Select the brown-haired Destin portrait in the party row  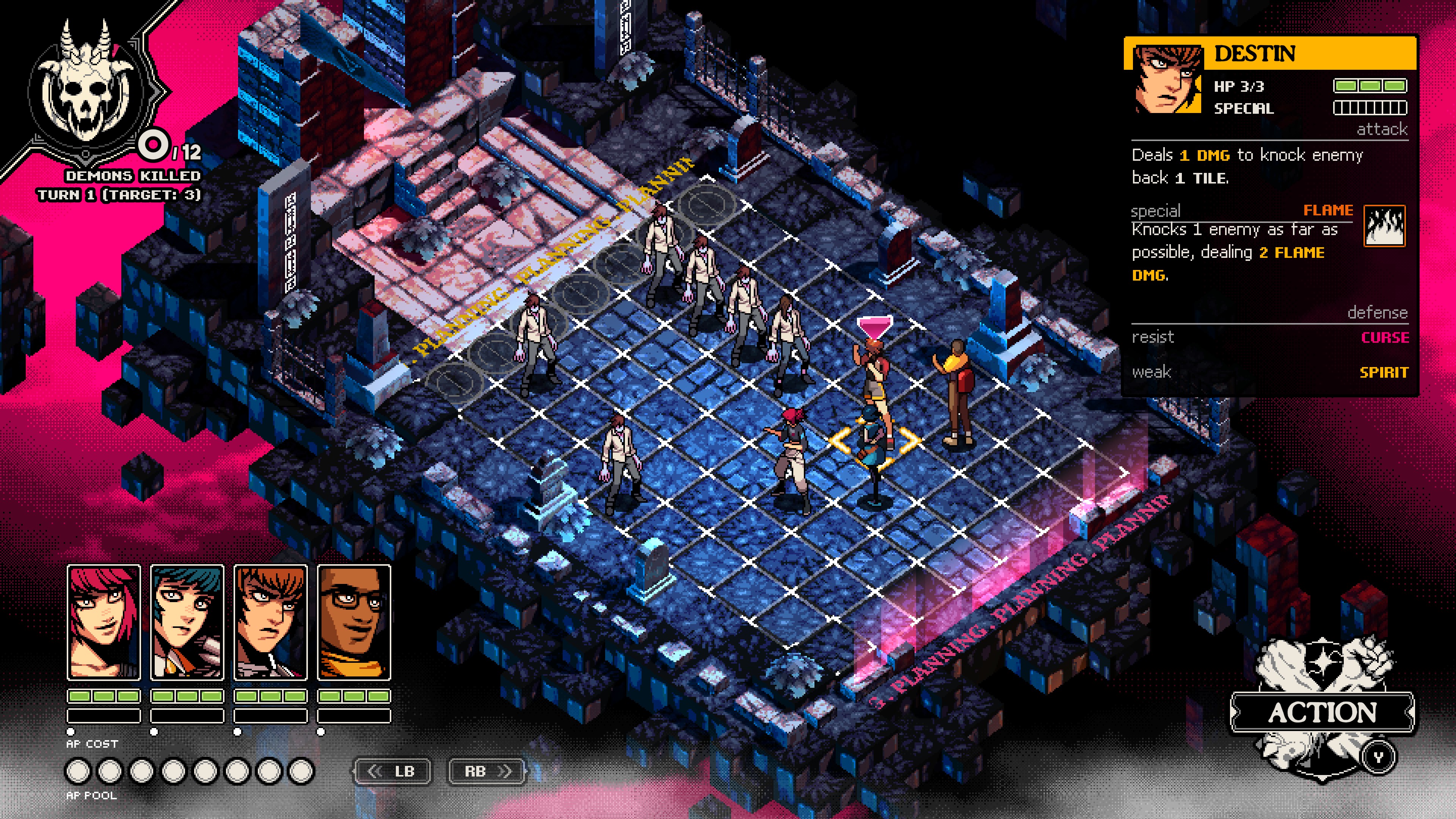tap(271, 622)
